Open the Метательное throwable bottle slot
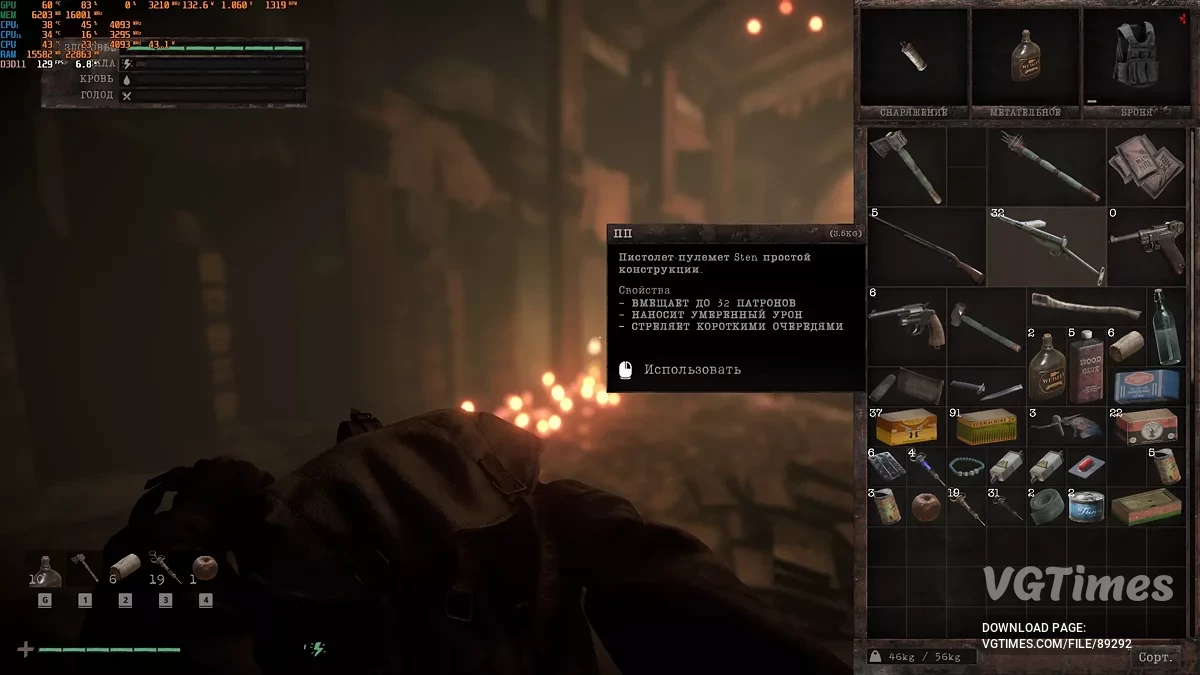The height and width of the screenshot is (675, 1200). point(1025,60)
